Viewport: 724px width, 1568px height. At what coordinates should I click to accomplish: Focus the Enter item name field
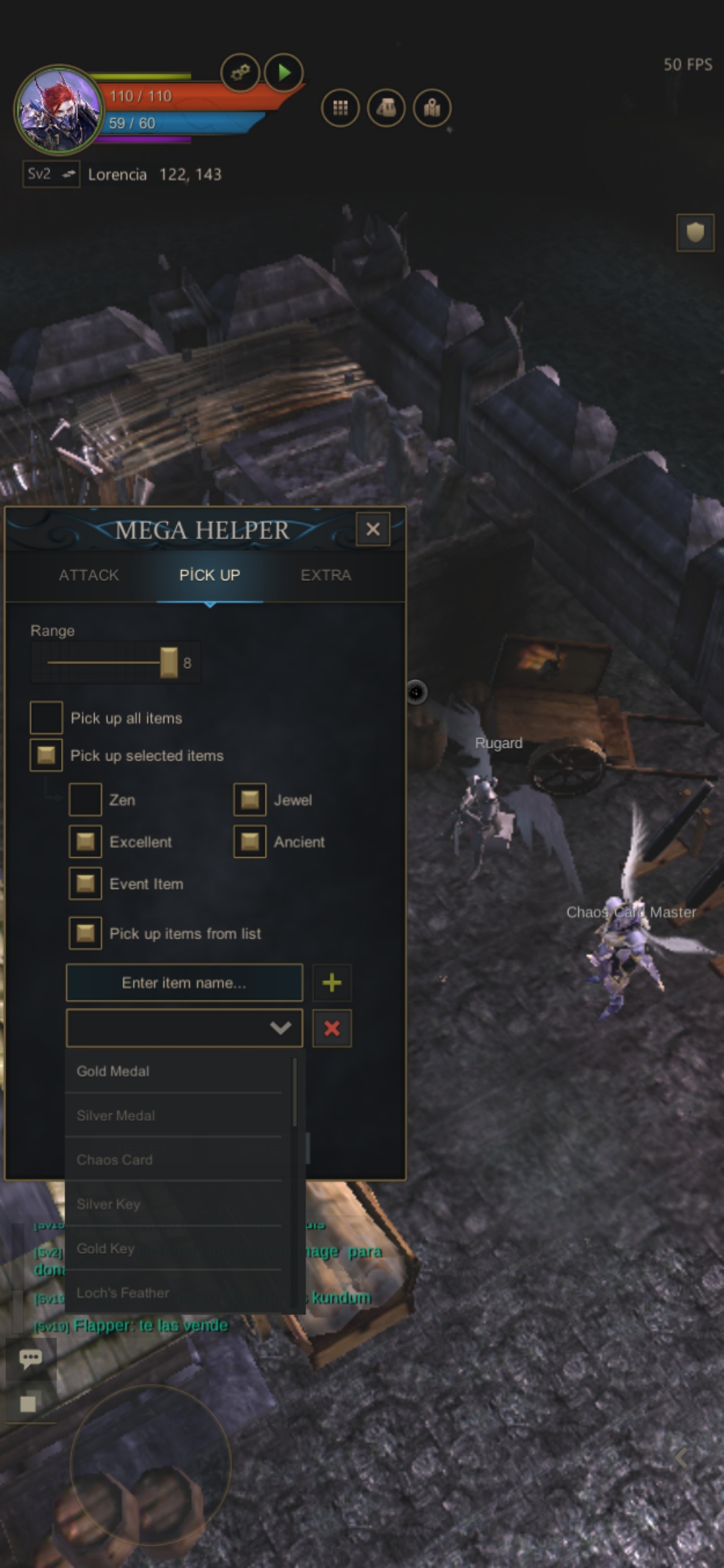tap(184, 982)
